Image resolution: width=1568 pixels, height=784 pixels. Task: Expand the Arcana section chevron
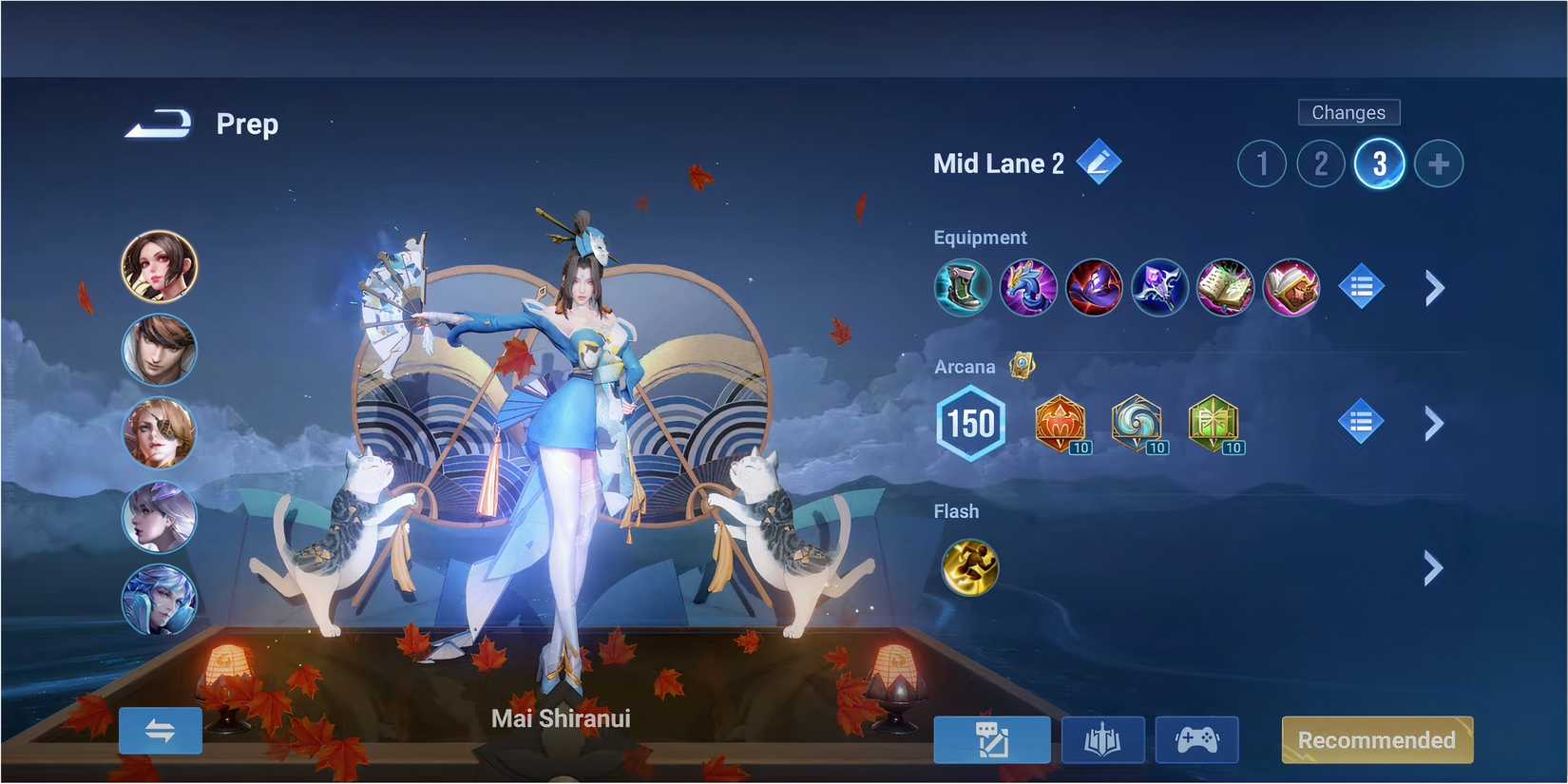click(x=1435, y=424)
